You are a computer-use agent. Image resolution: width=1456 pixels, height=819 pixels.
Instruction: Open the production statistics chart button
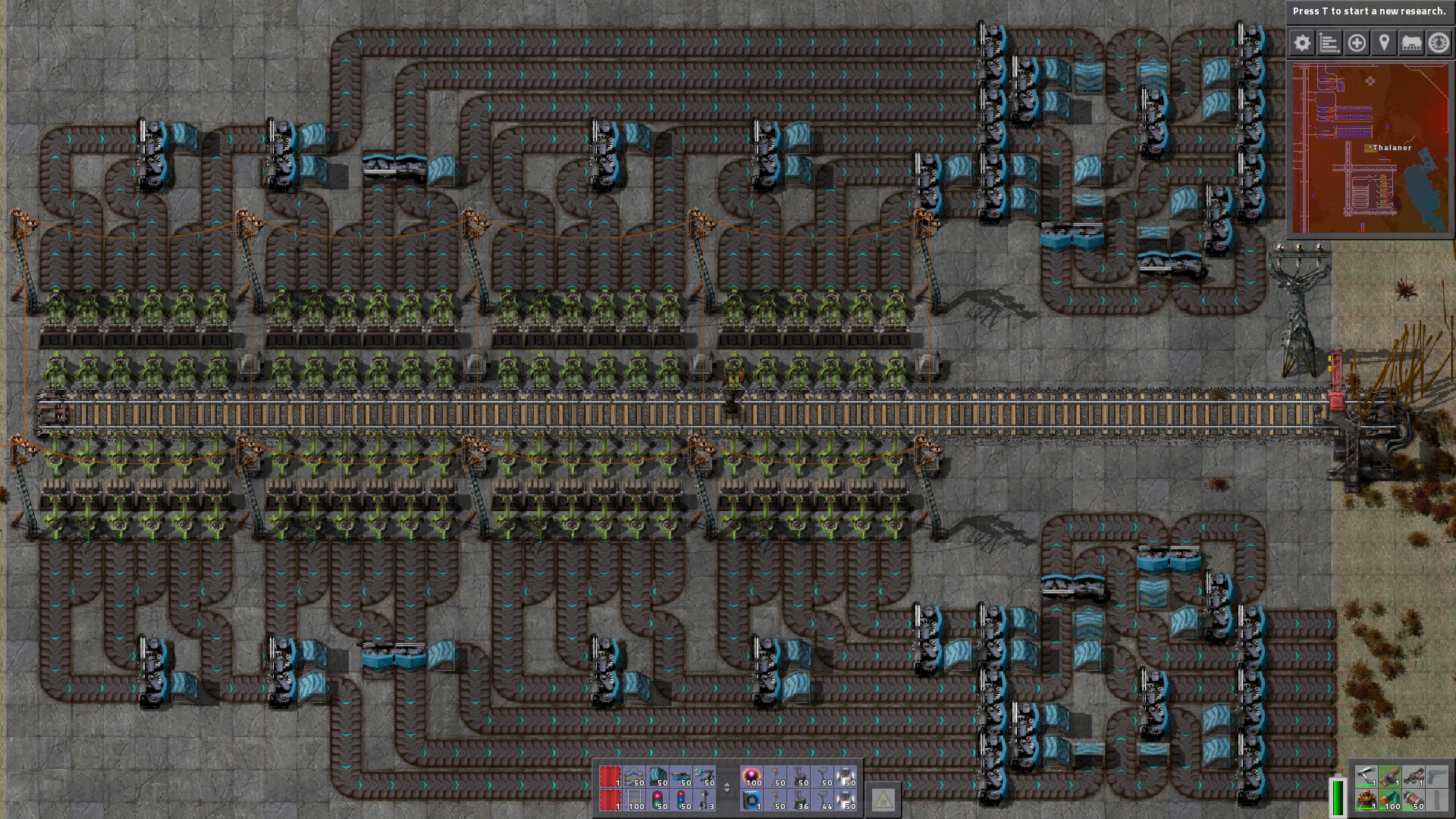1329,43
